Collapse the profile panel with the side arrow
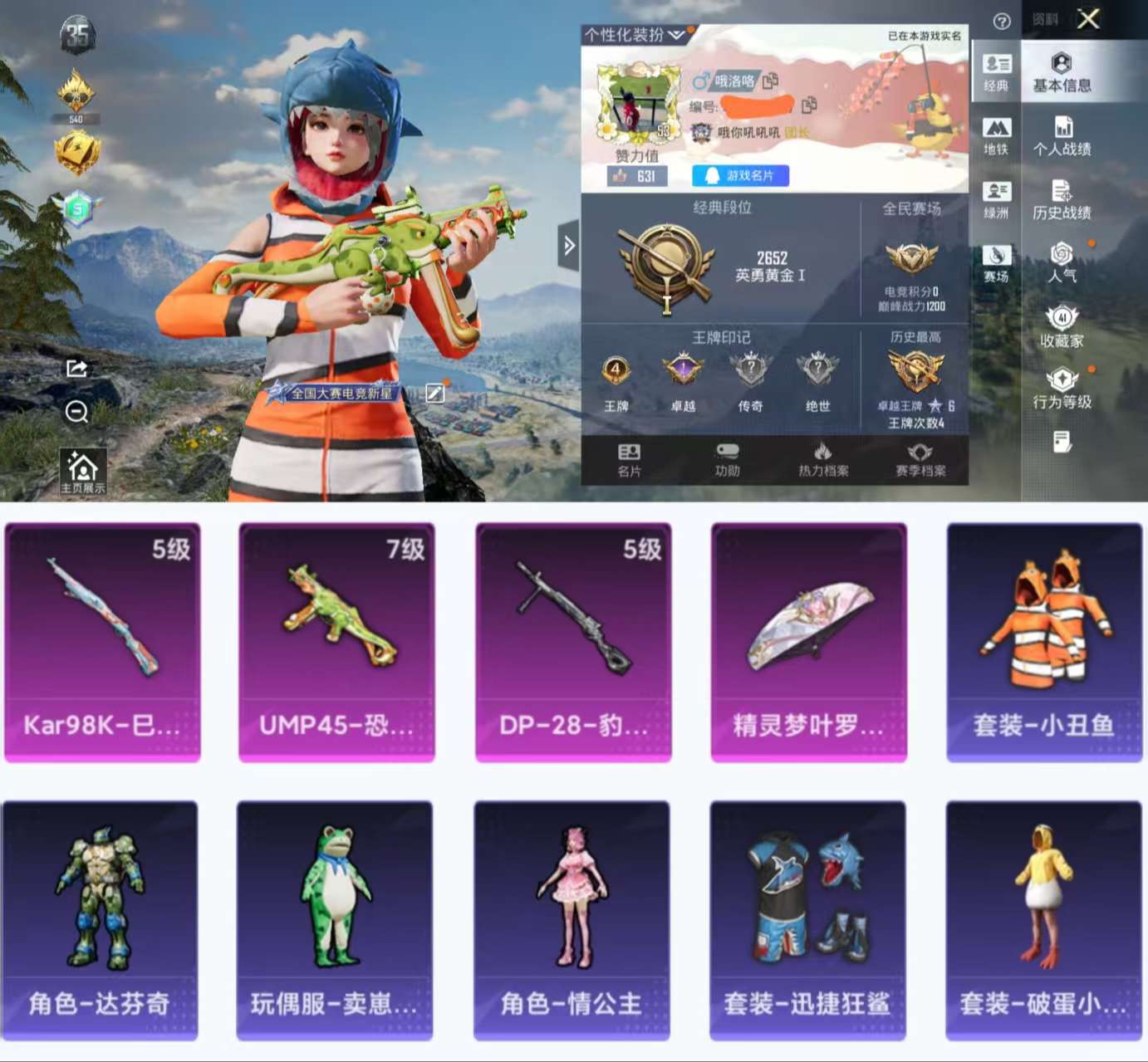1148x1062 pixels. (x=570, y=245)
